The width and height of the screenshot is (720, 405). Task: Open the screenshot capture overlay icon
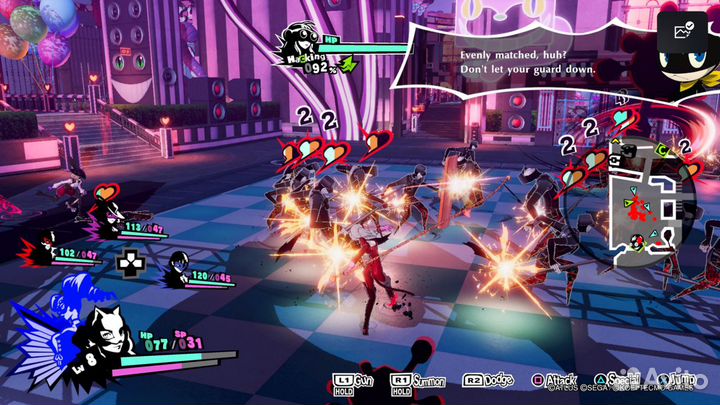686,32
